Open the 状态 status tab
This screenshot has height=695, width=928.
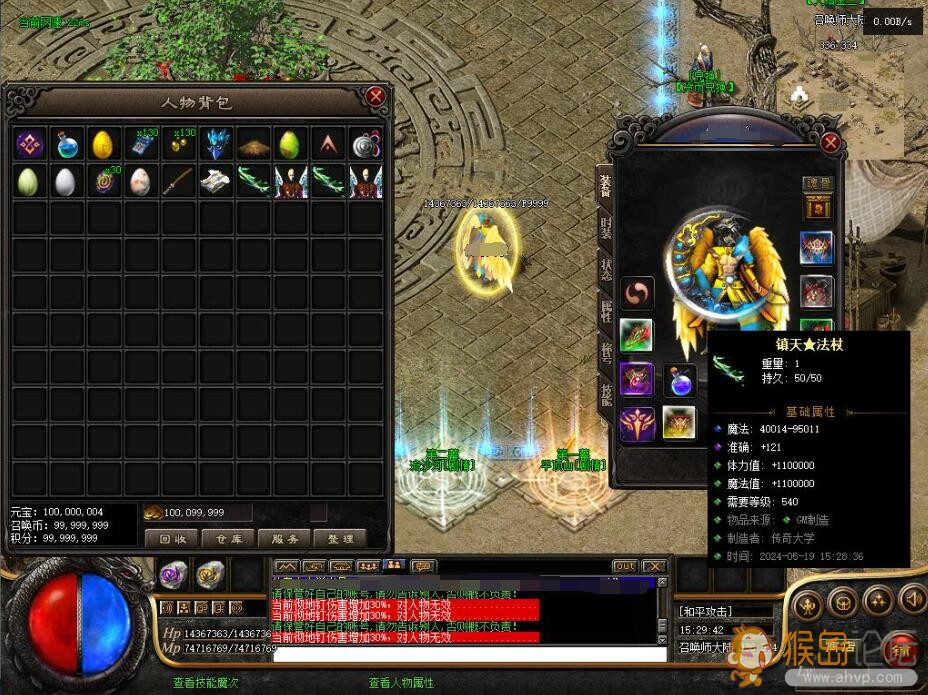[x=606, y=270]
